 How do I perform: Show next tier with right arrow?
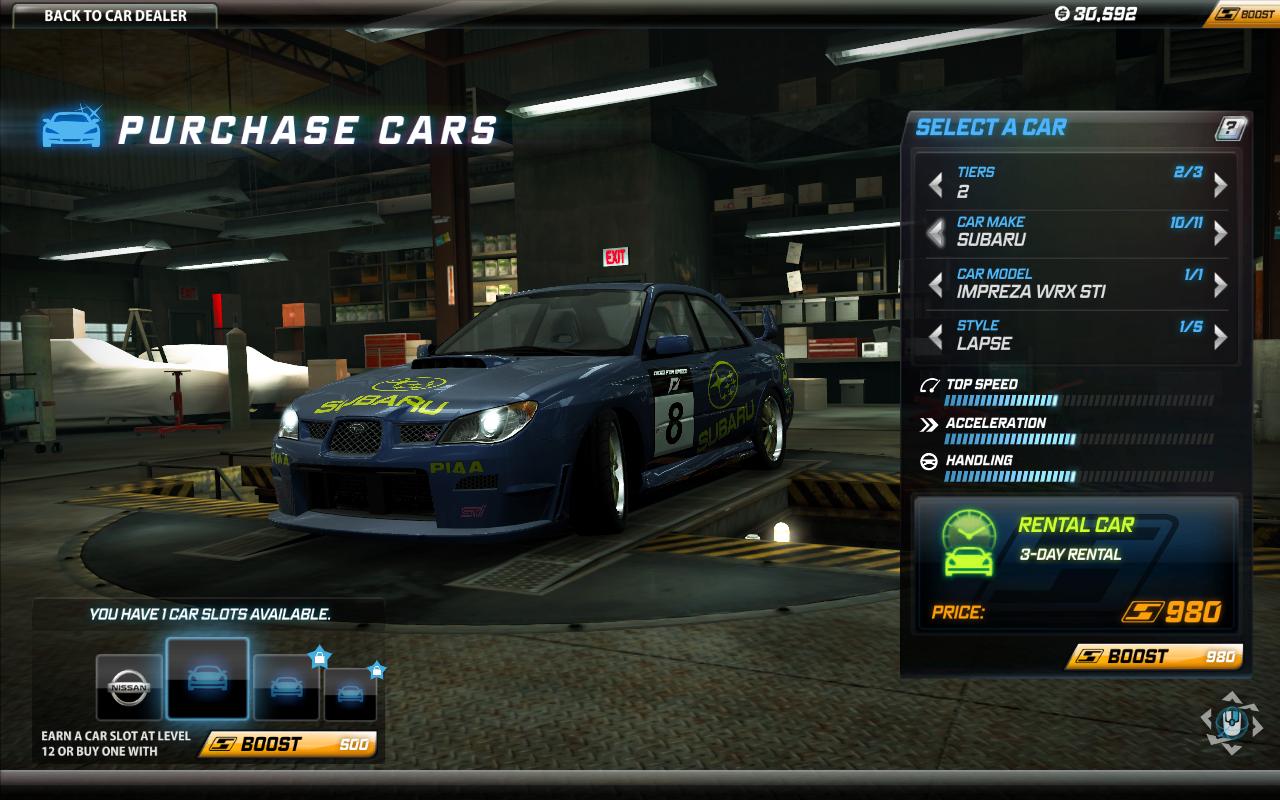click(x=1220, y=185)
